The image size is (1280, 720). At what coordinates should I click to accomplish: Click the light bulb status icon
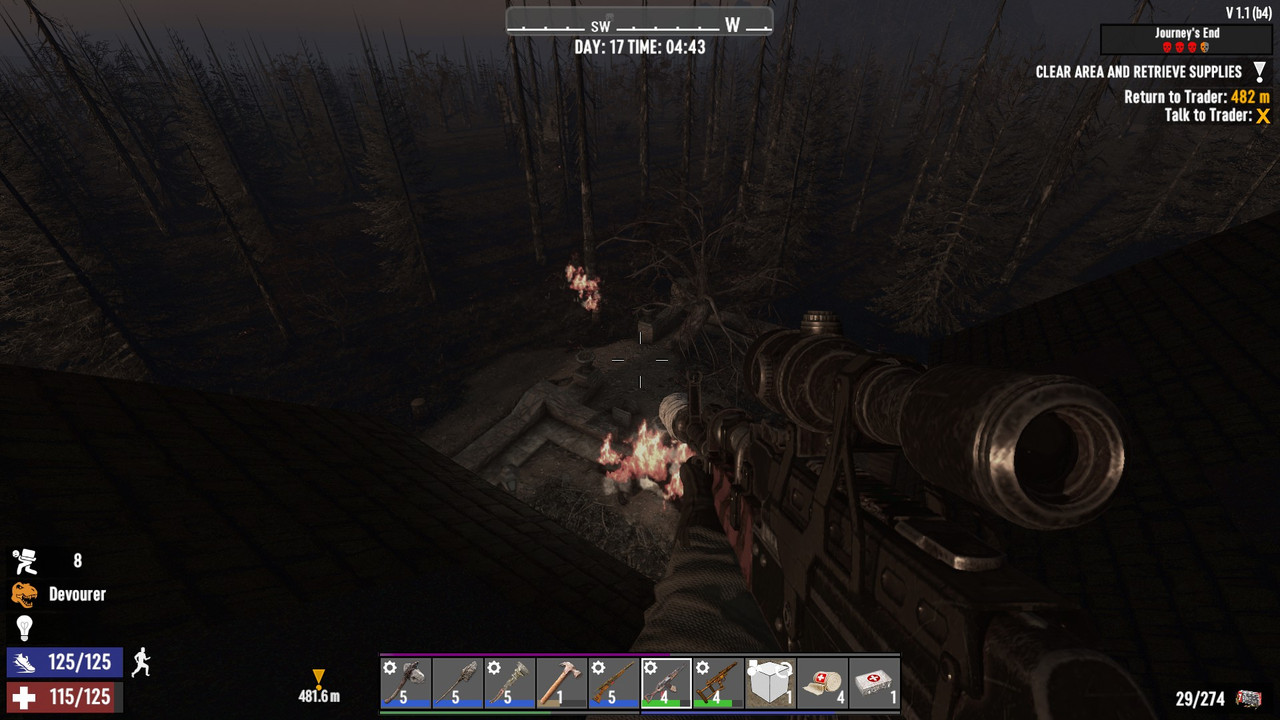coord(24,627)
